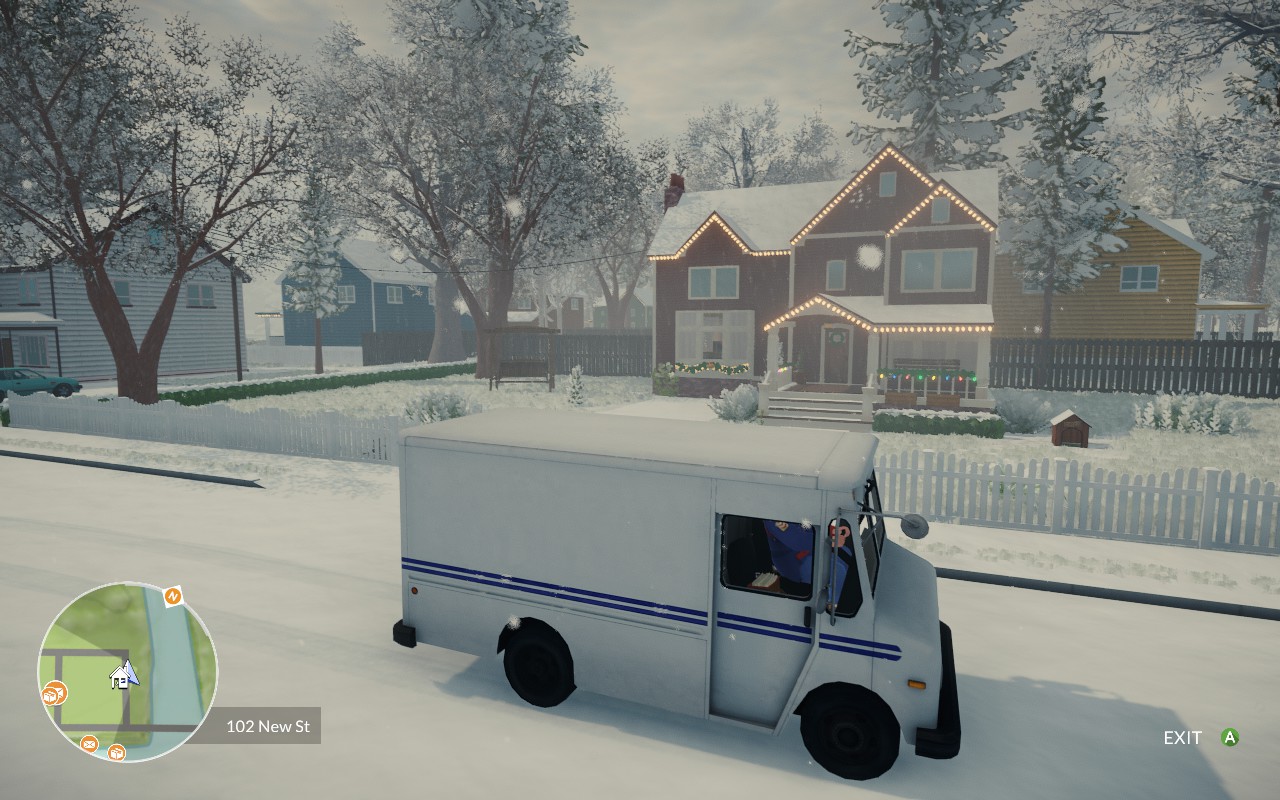Select the fully visible envelope delivery marker
Image resolution: width=1280 pixels, height=800 pixels.
89,743
